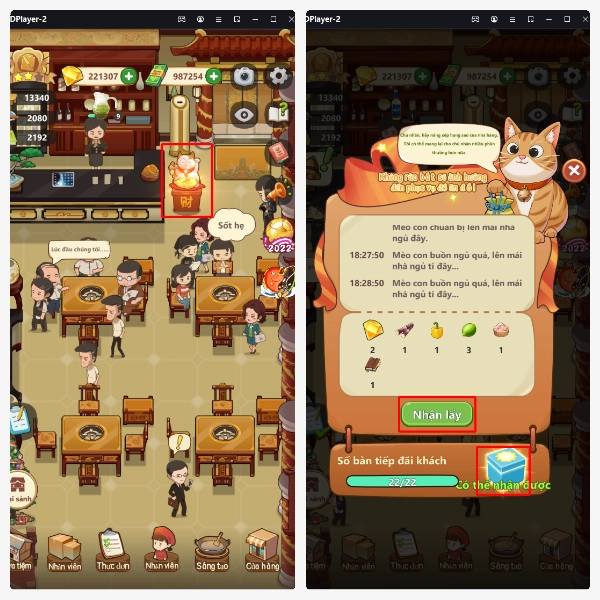Open the round house button labeled sảnh

point(22,489)
